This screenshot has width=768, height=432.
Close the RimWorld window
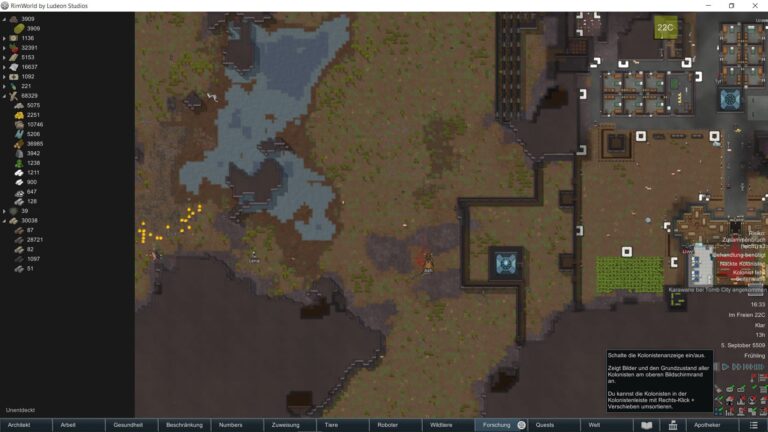click(757, 6)
